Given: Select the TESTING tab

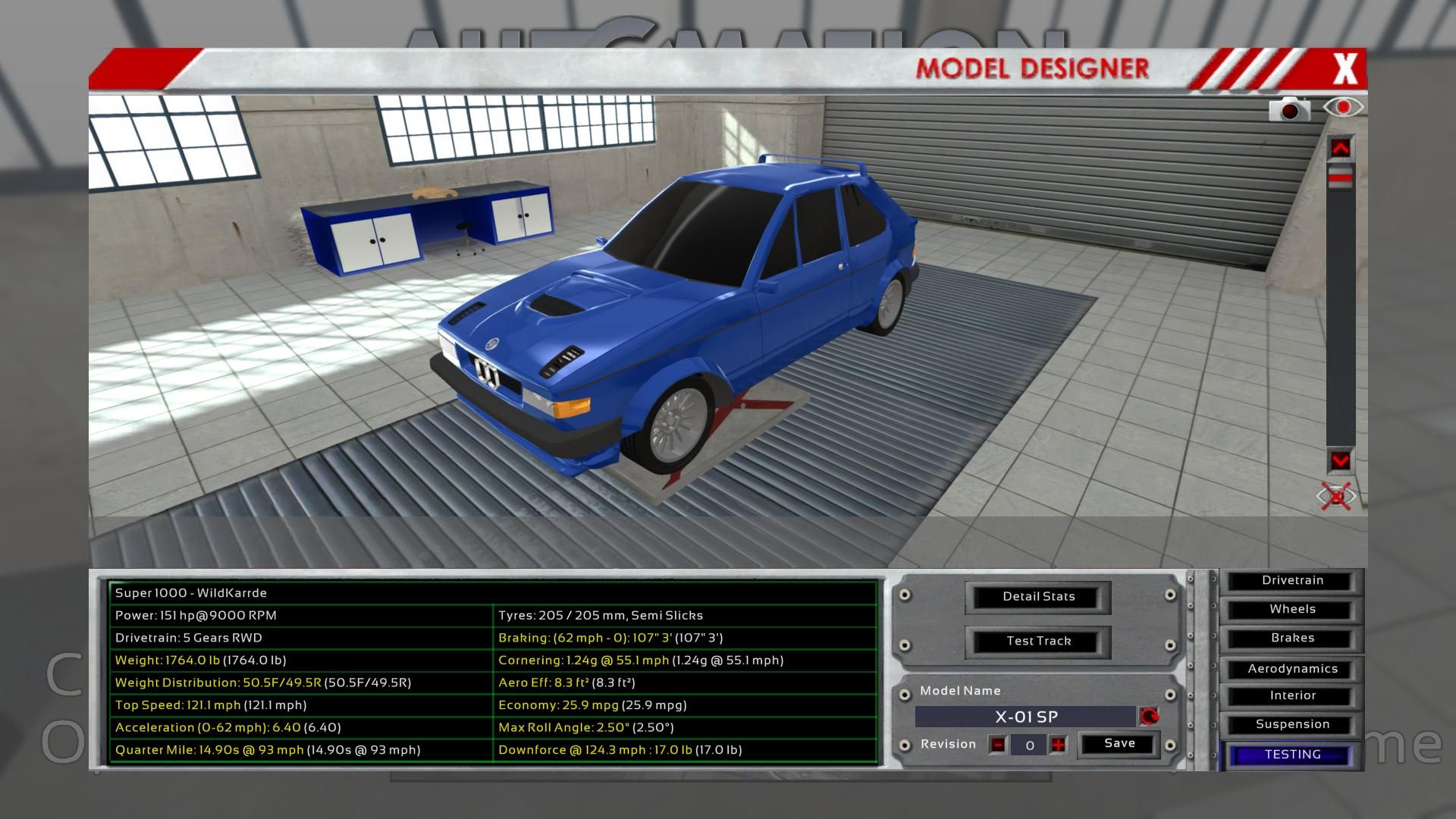Looking at the screenshot, I should pyautogui.click(x=1292, y=755).
